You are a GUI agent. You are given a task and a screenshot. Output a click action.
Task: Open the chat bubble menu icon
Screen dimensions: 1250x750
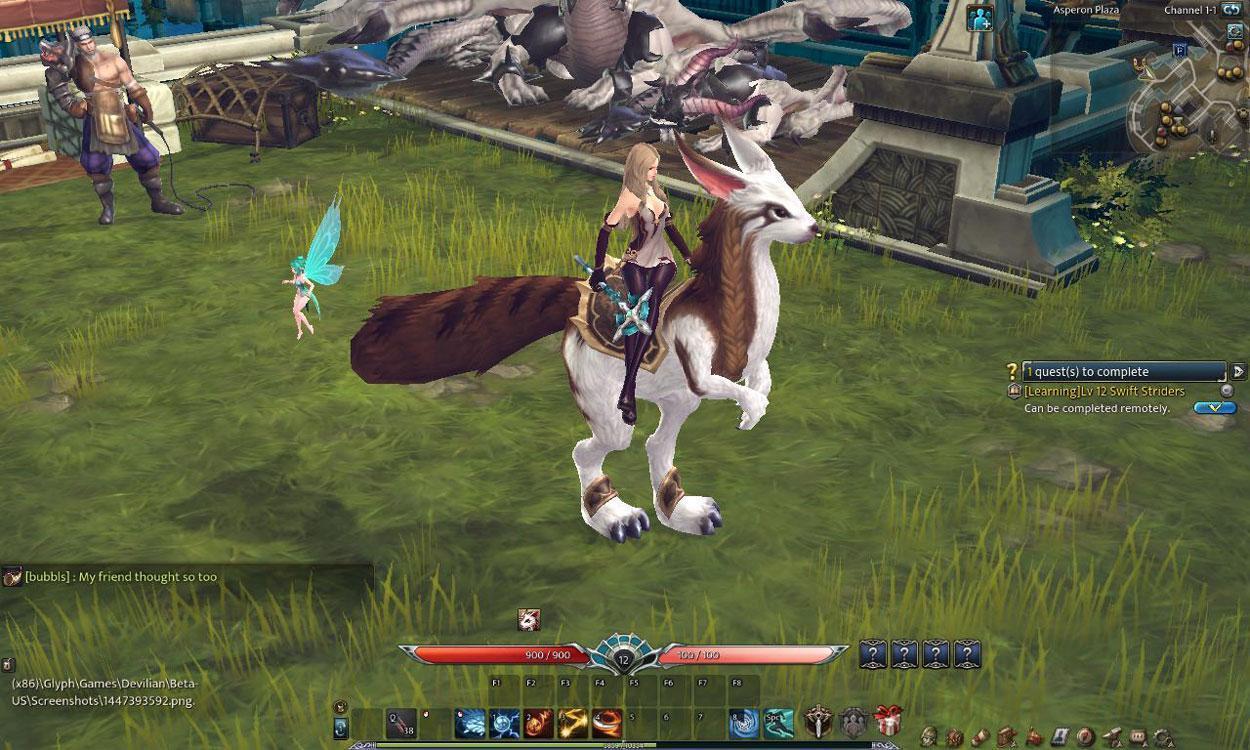tap(1137, 738)
